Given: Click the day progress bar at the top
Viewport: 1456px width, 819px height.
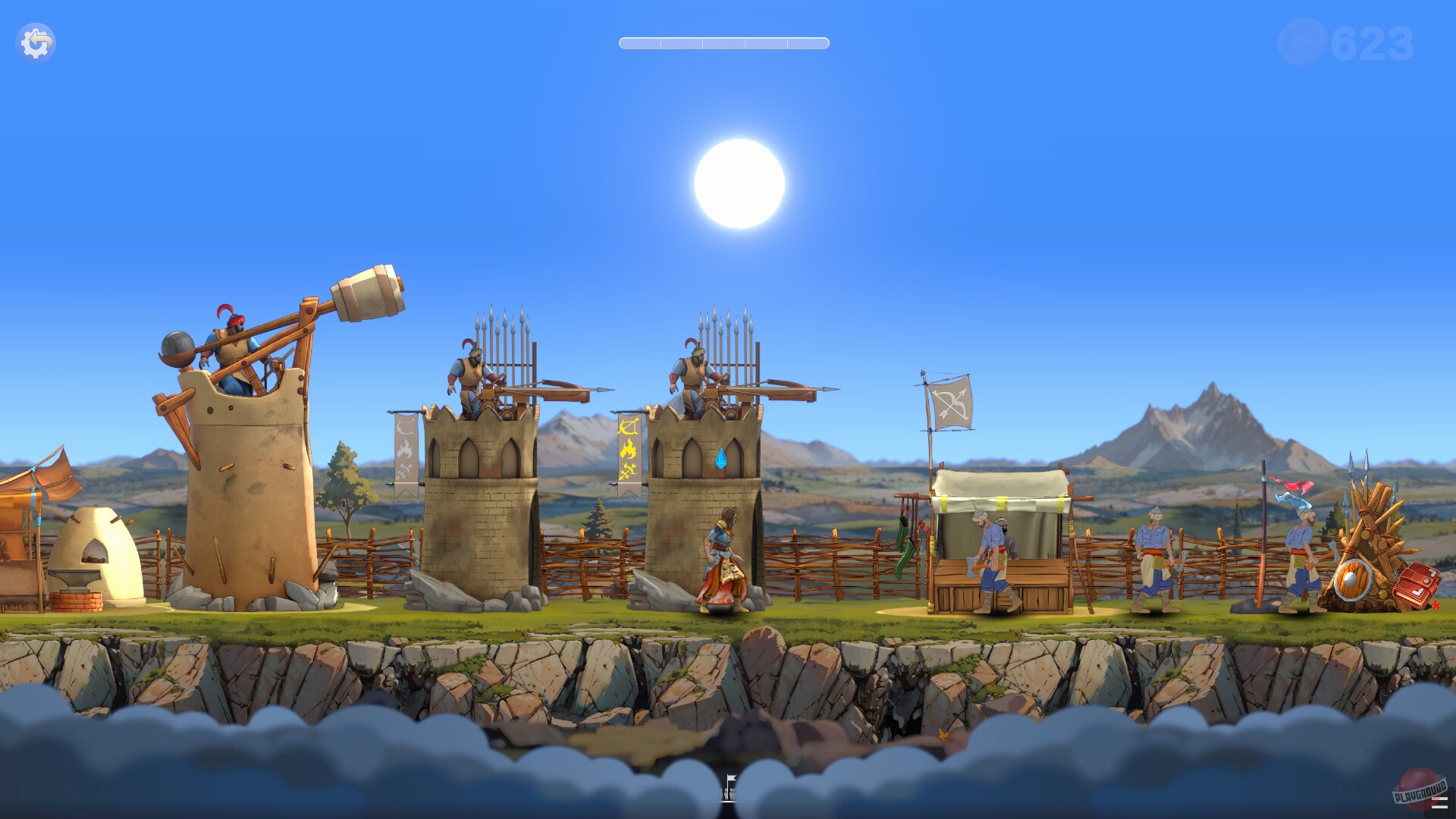Looking at the screenshot, I should pyautogui.click(x=722, y=43).
